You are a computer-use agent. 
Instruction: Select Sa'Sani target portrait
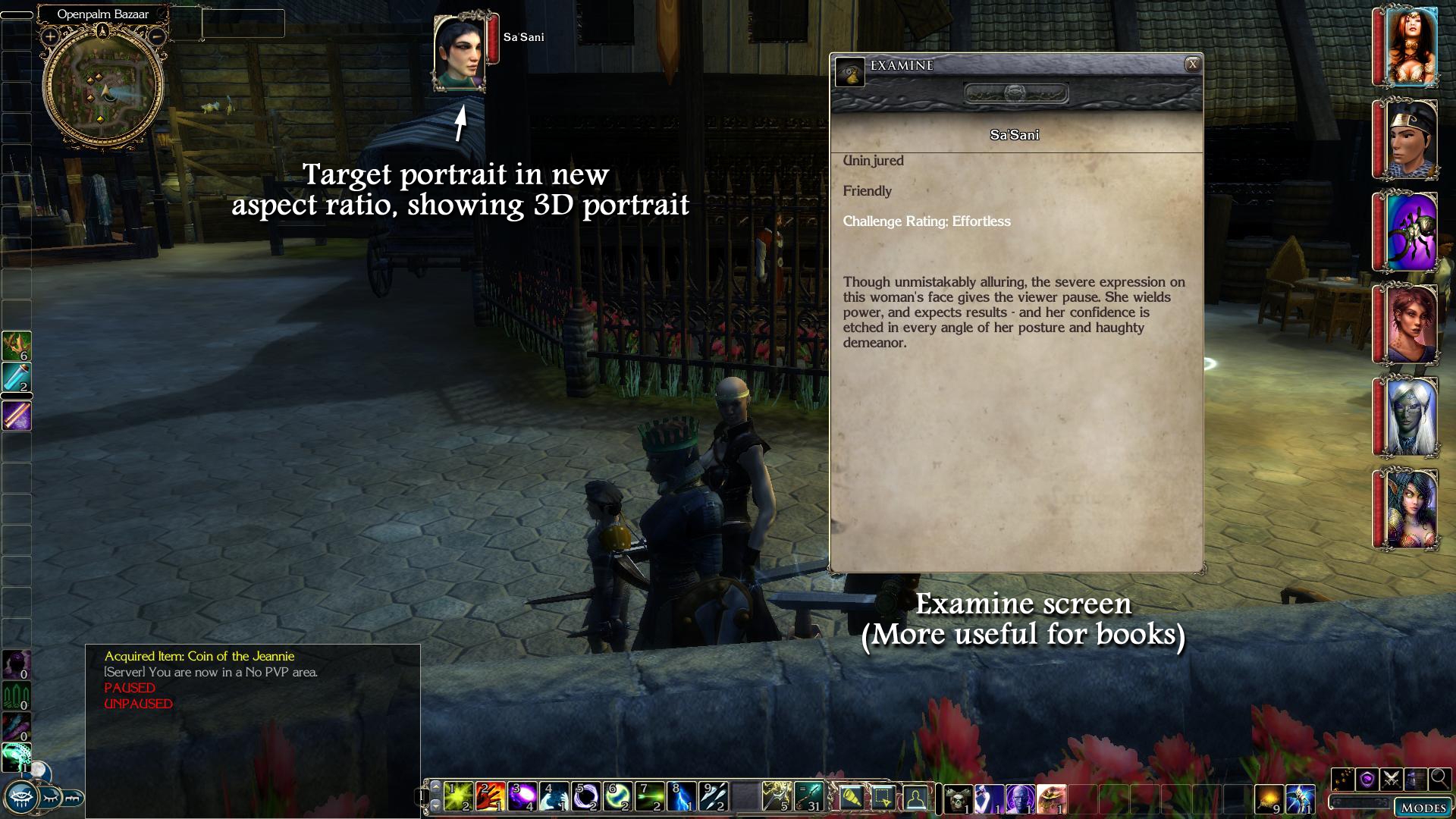point(459,52)
